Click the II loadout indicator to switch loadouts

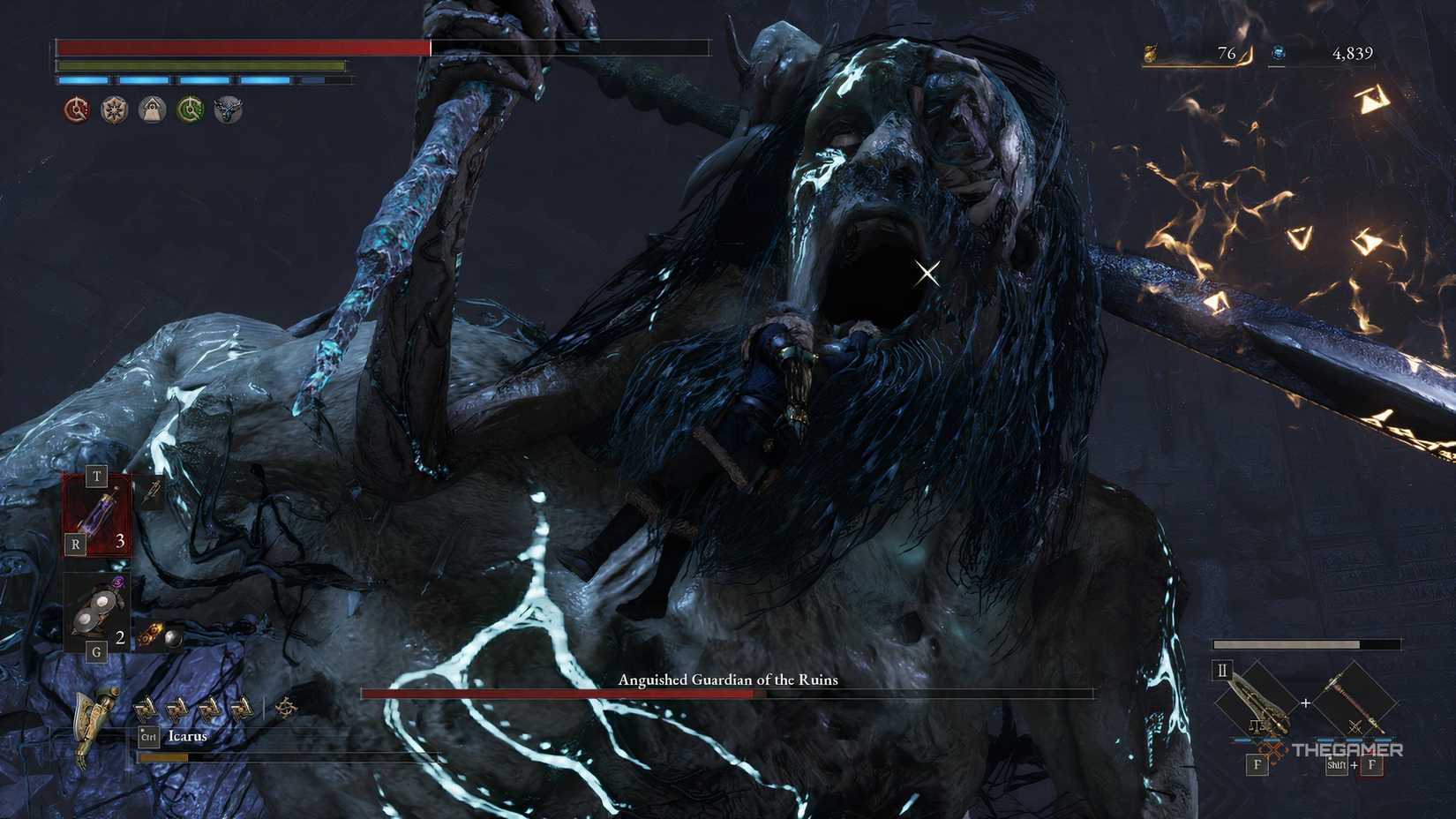[x=1221, y=671]
